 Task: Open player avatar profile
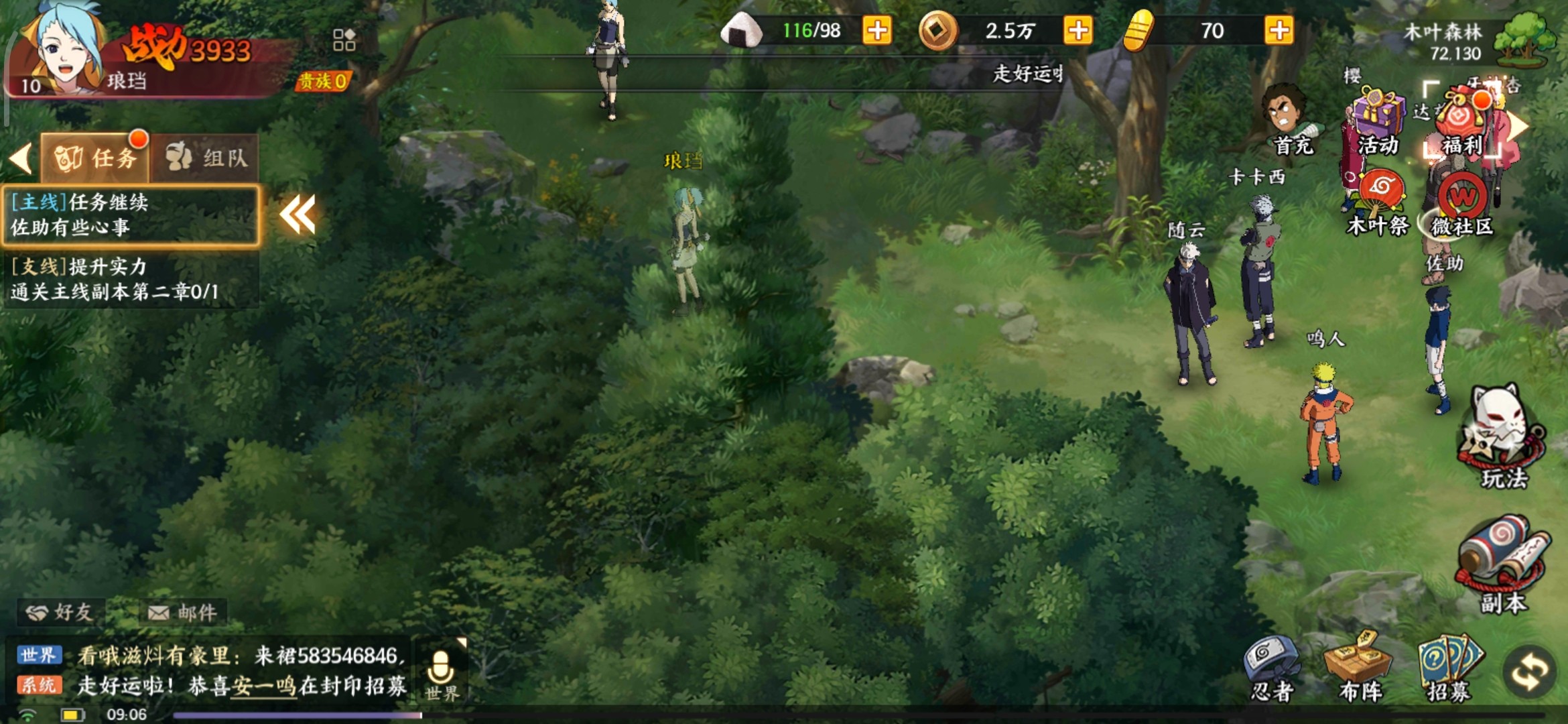coord(64,50)
